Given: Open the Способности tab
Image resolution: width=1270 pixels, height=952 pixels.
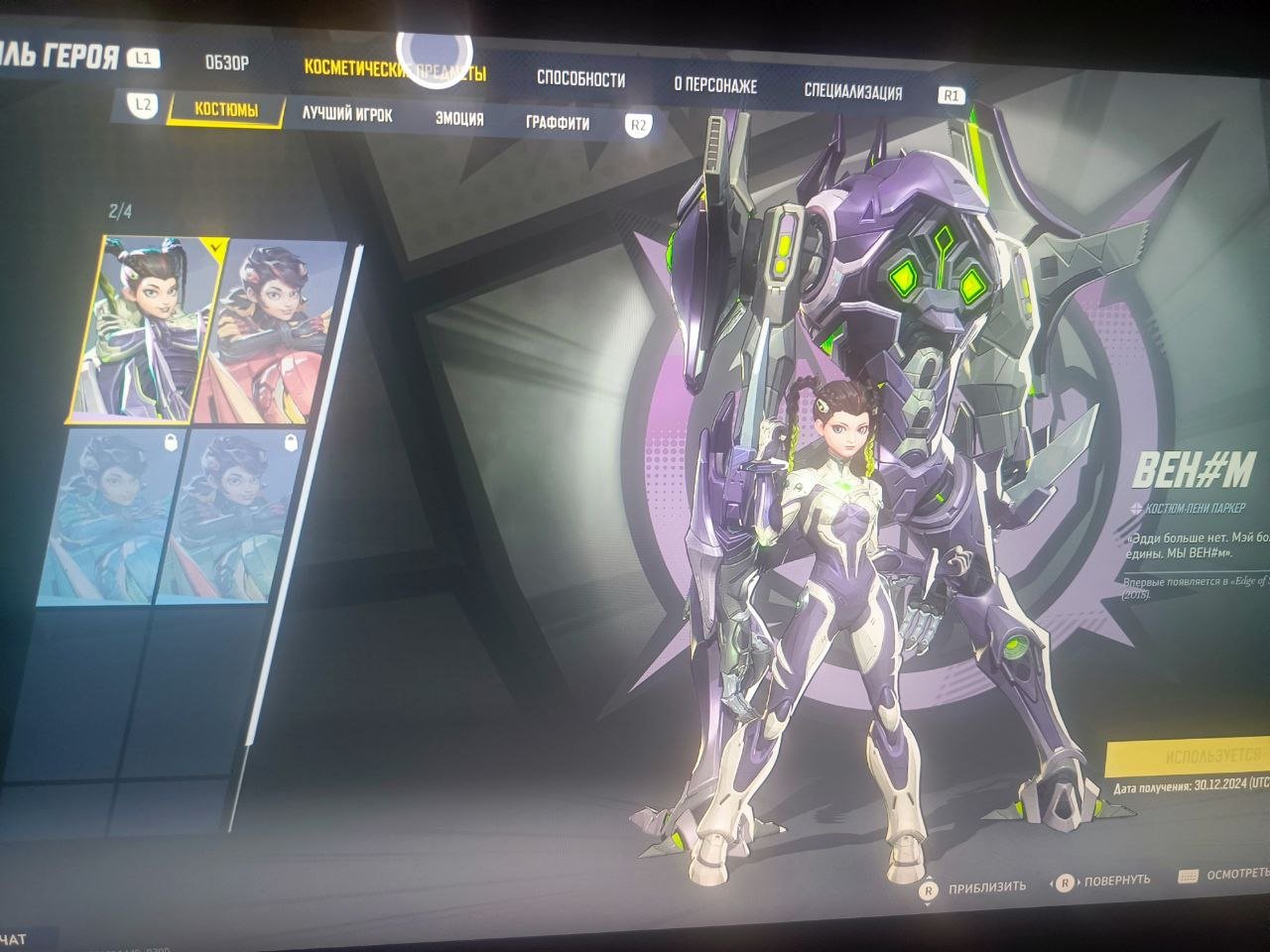Looking at the screenshot, I should (580, 79).
